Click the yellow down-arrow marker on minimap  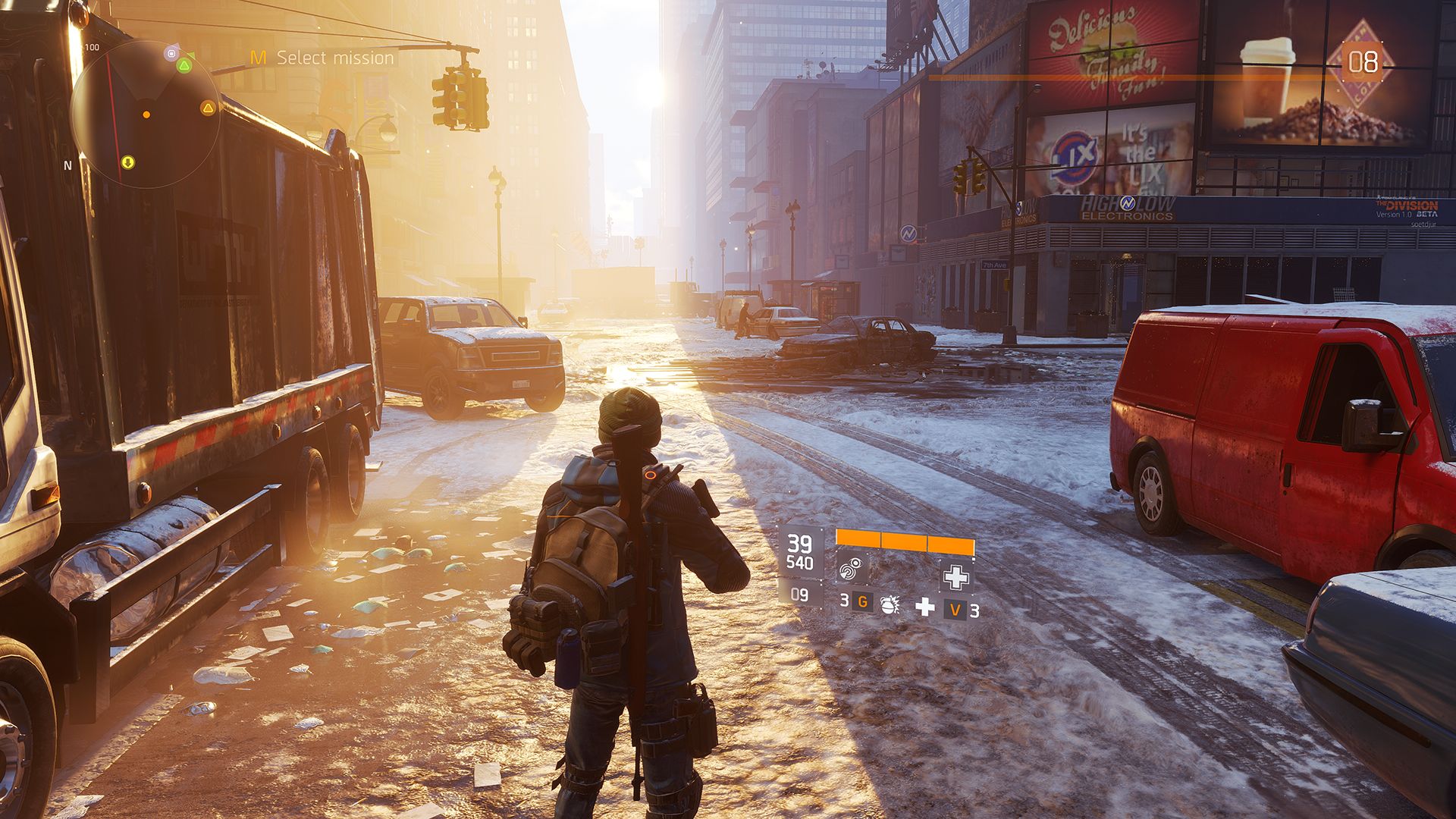coord(127,162)
